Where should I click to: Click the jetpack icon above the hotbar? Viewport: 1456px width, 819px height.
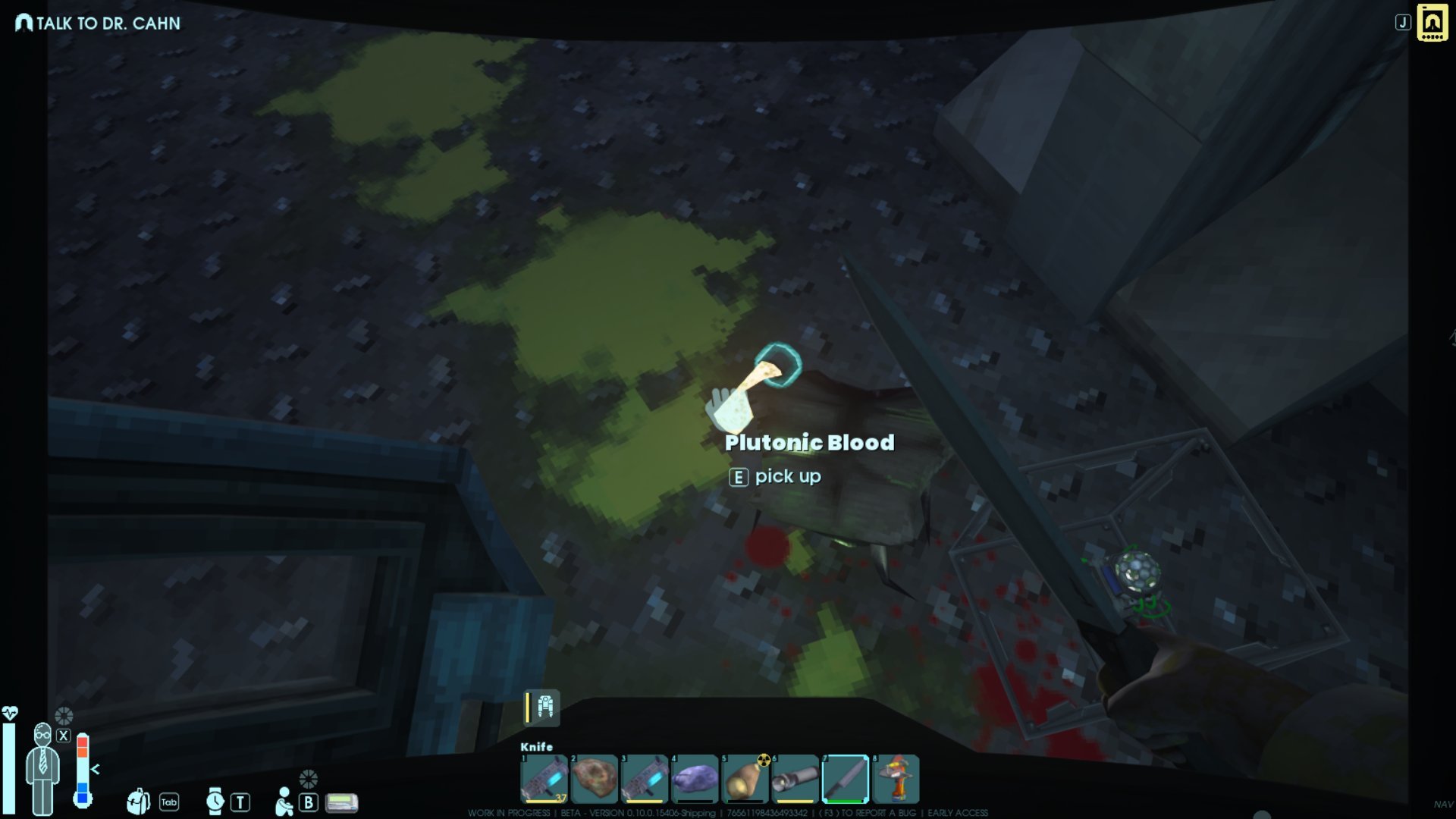544,708
